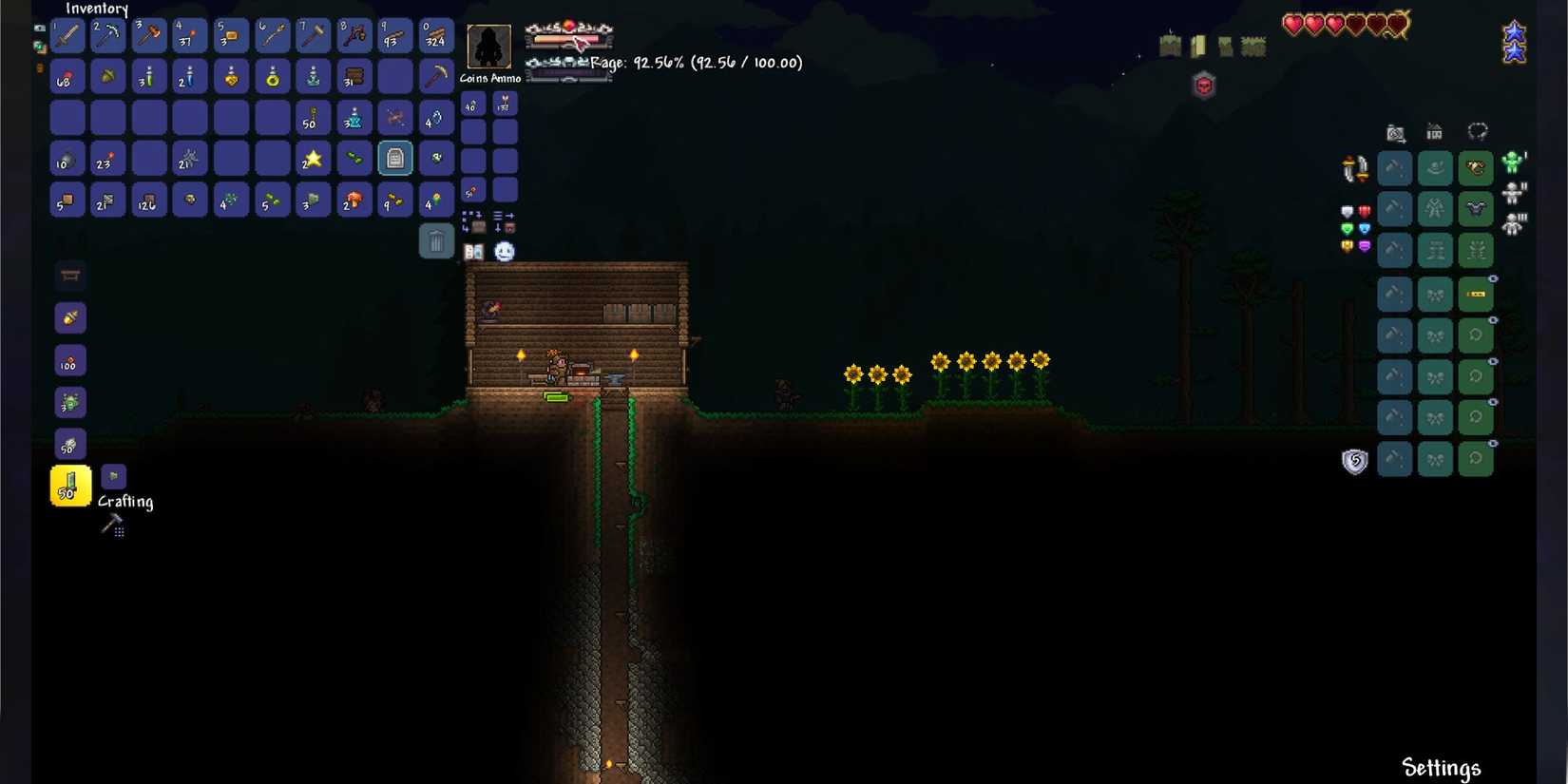Select the helmet armor equipment slot
The height and width of the screenshot is (784, 1568).
[x=1476, y=168]
